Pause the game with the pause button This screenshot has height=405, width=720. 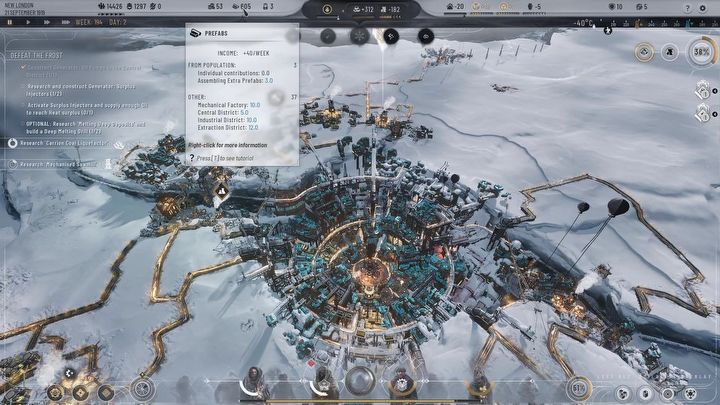pos(11,22)
